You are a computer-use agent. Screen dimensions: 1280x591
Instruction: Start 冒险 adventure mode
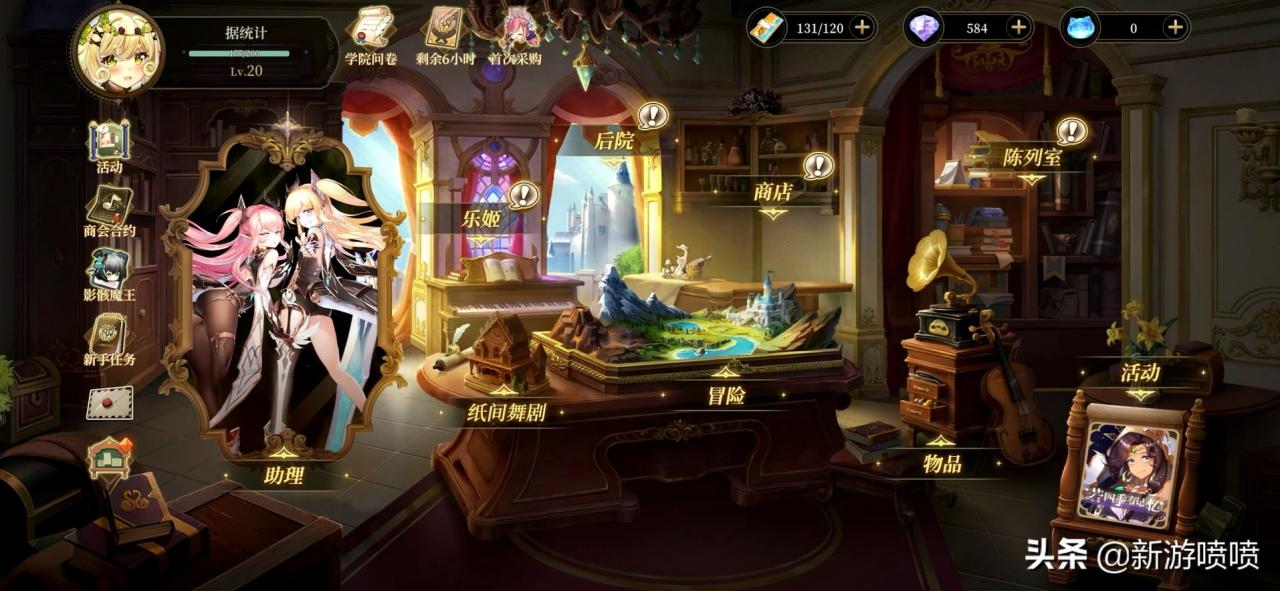point(726,395)
